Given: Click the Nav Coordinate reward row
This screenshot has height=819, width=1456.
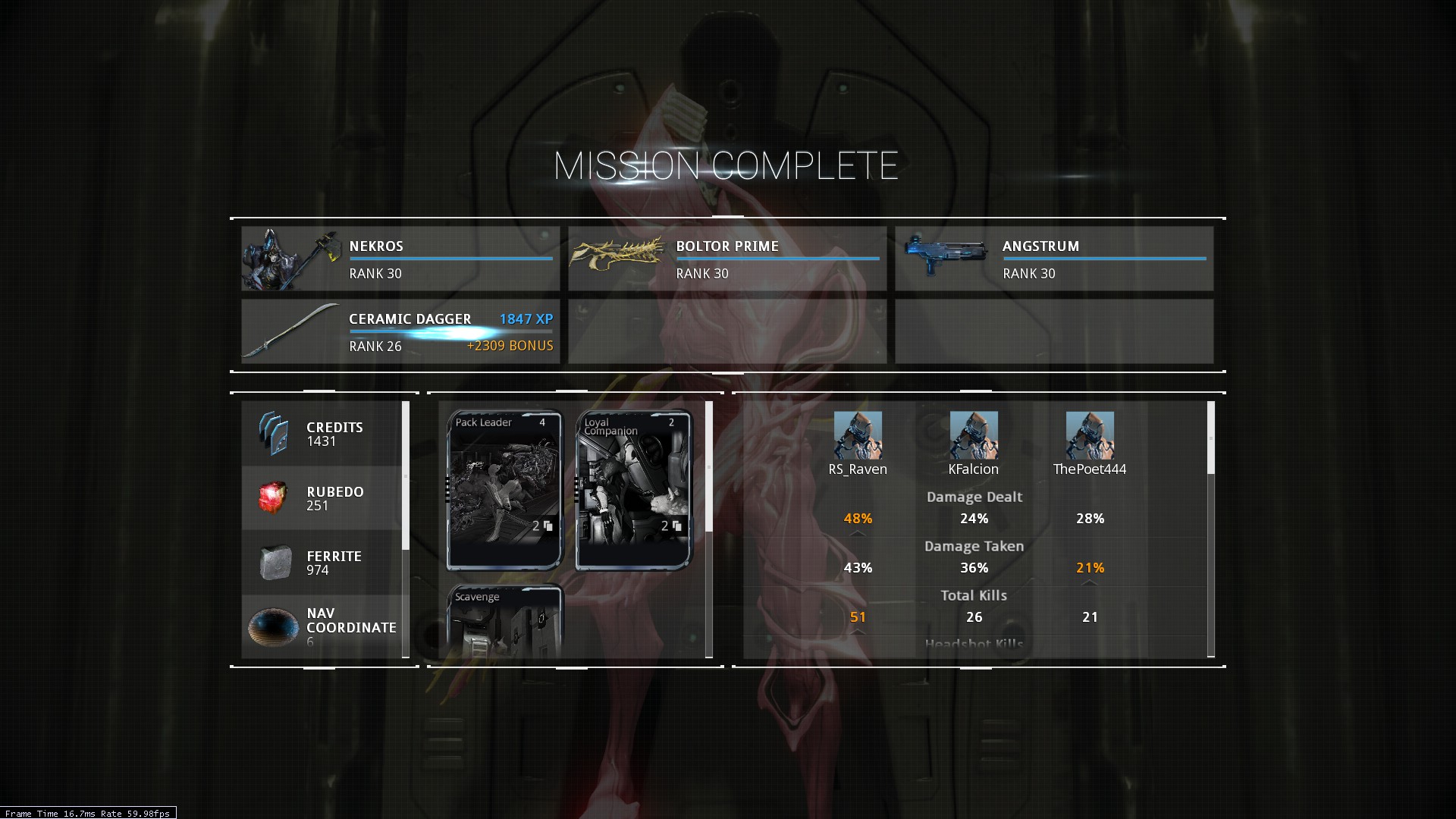Looking at the screenshot, I should [x=322, y=626].
